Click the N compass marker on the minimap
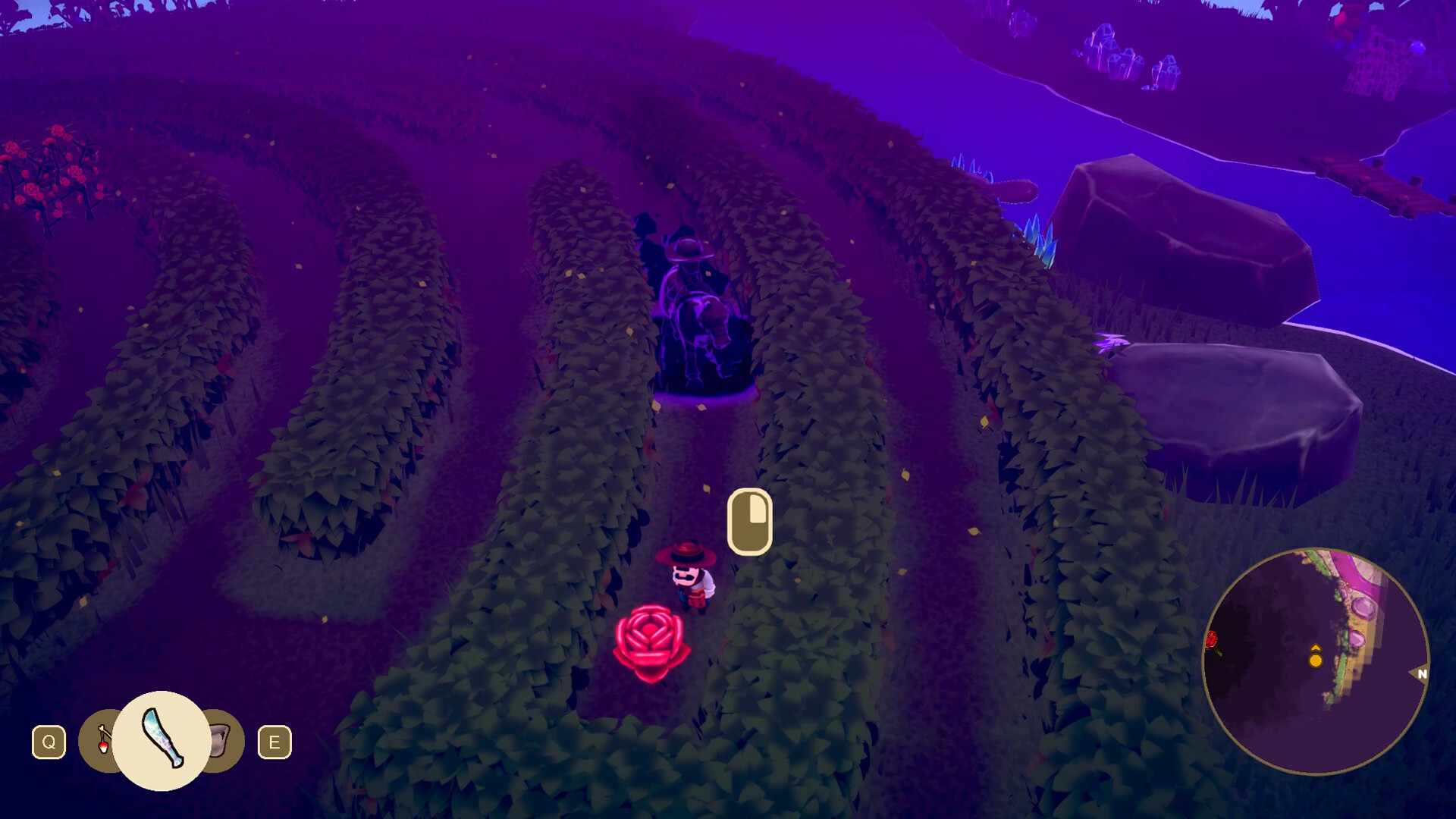The height and width of the screenshot is (819, 1456). click(1423, 674)
